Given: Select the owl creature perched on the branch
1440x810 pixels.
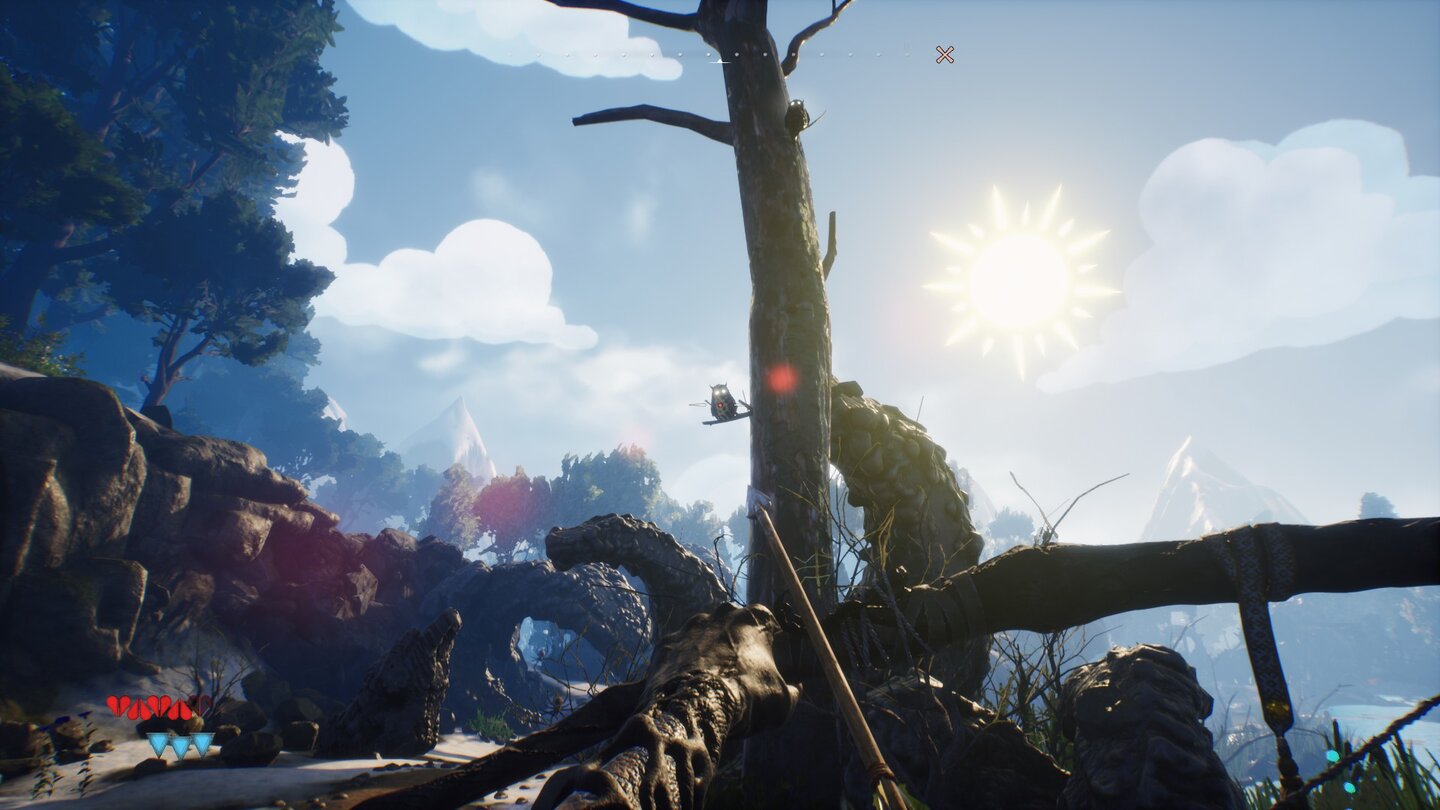Looking at the screenshot, I should click(719, 398).
